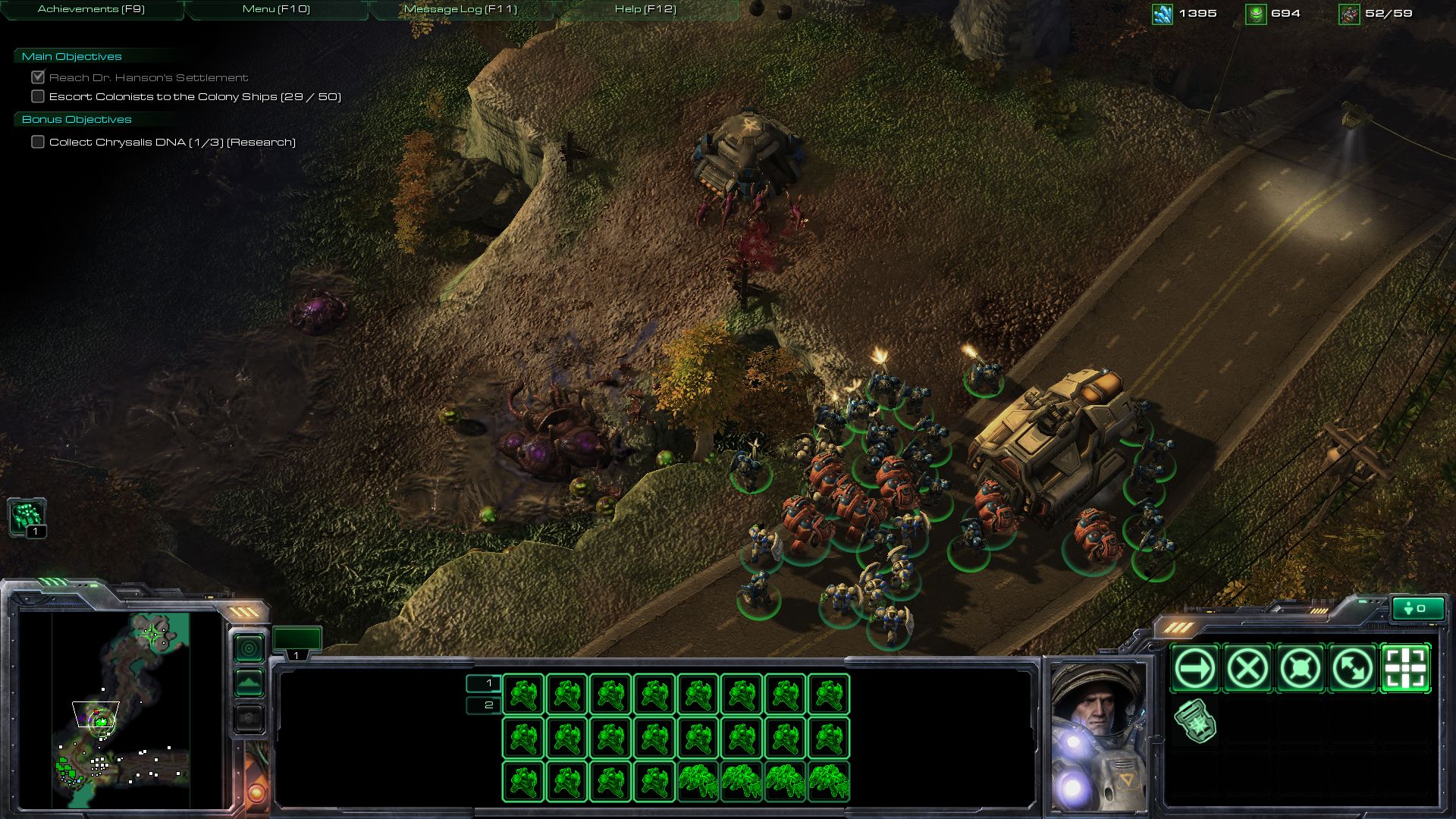The width and height of the screenshot is (1456, 819).
Task: Click the unit portrait
Action: pos(1097,736)
